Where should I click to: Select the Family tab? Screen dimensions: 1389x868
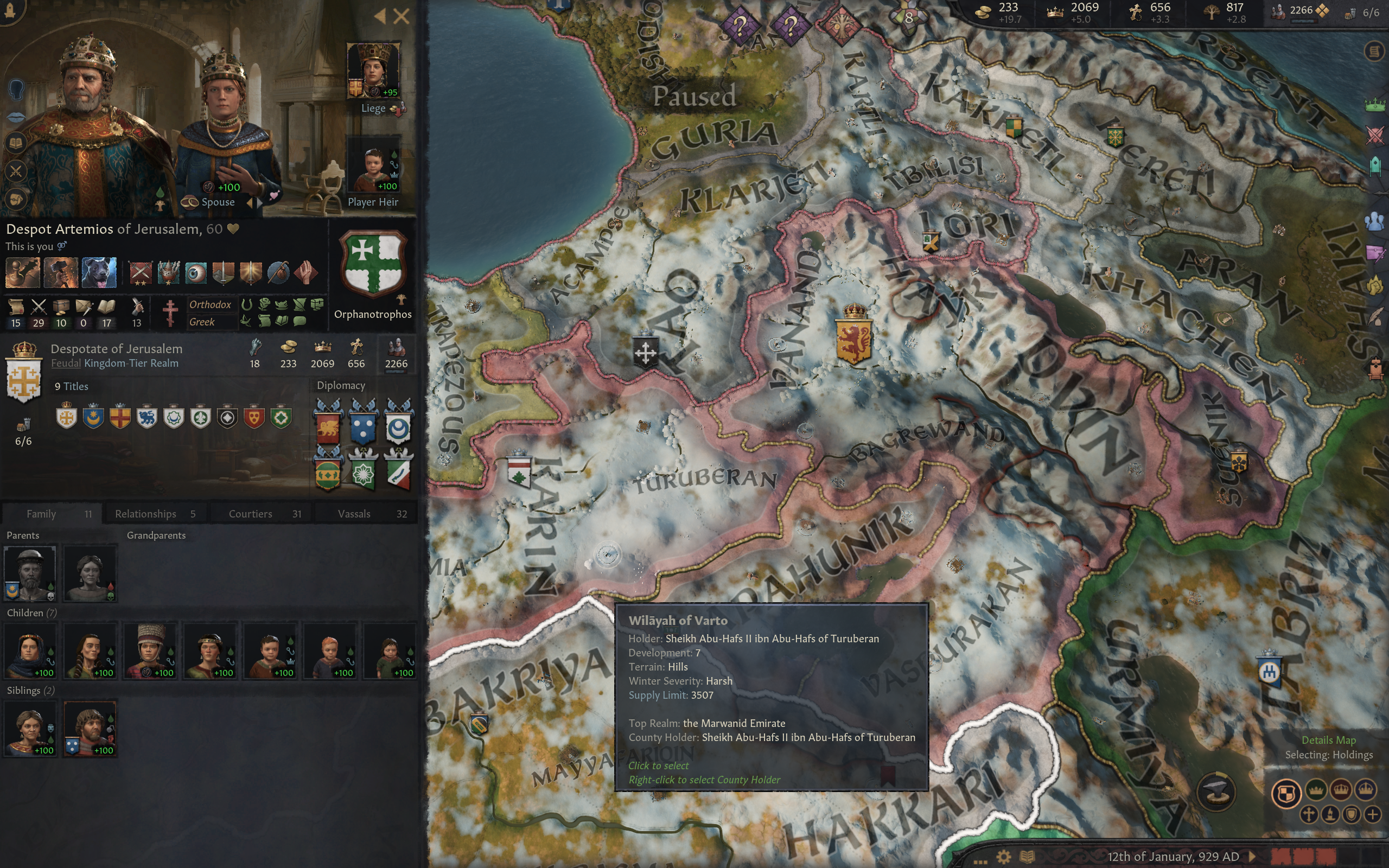(x=52, y=514)
